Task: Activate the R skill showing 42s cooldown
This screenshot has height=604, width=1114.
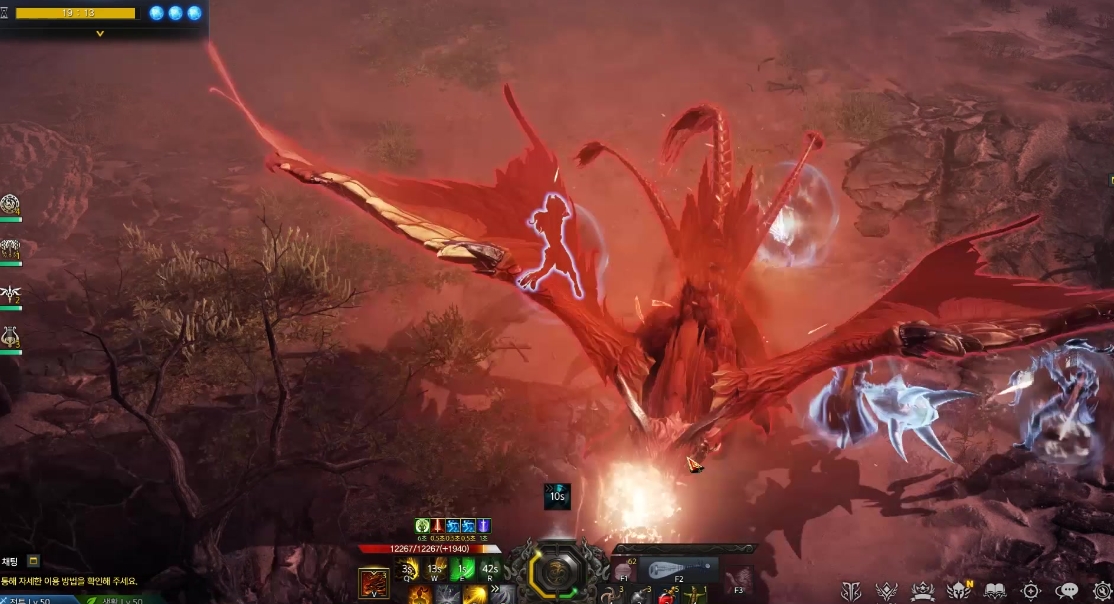Action: (489, 570)
